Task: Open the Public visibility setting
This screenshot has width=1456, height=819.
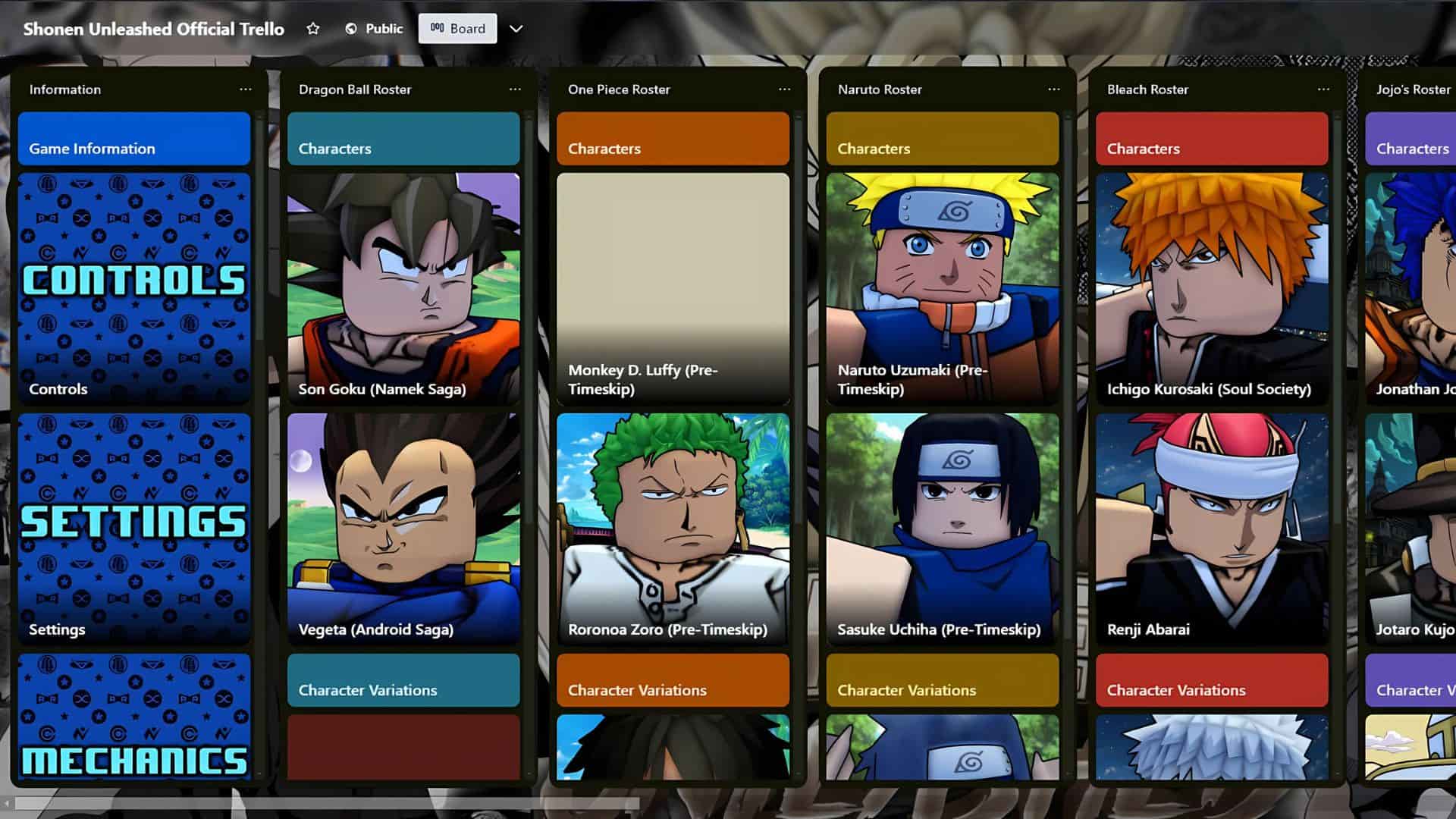Action: (x=373, y=28)
